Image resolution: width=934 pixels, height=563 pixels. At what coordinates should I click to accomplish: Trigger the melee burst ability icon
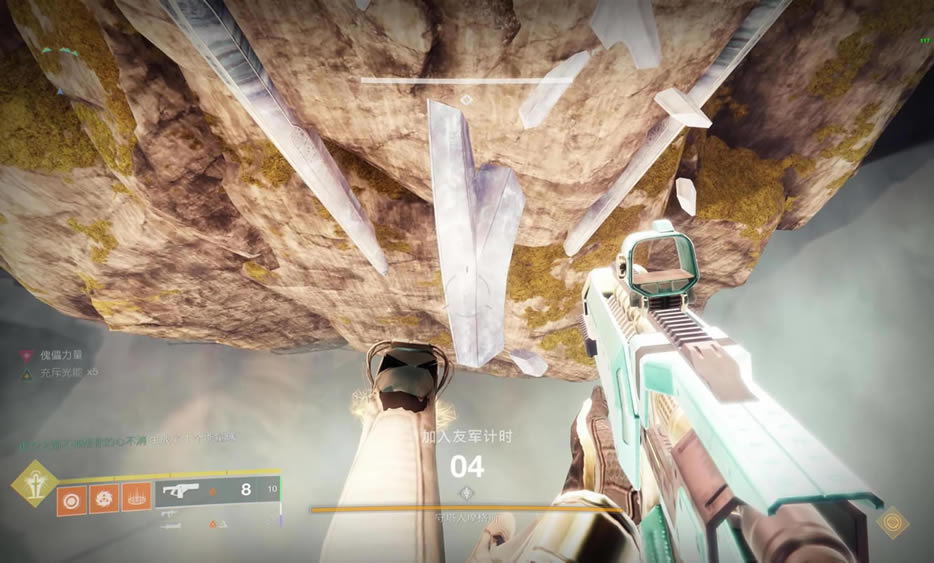103,497
